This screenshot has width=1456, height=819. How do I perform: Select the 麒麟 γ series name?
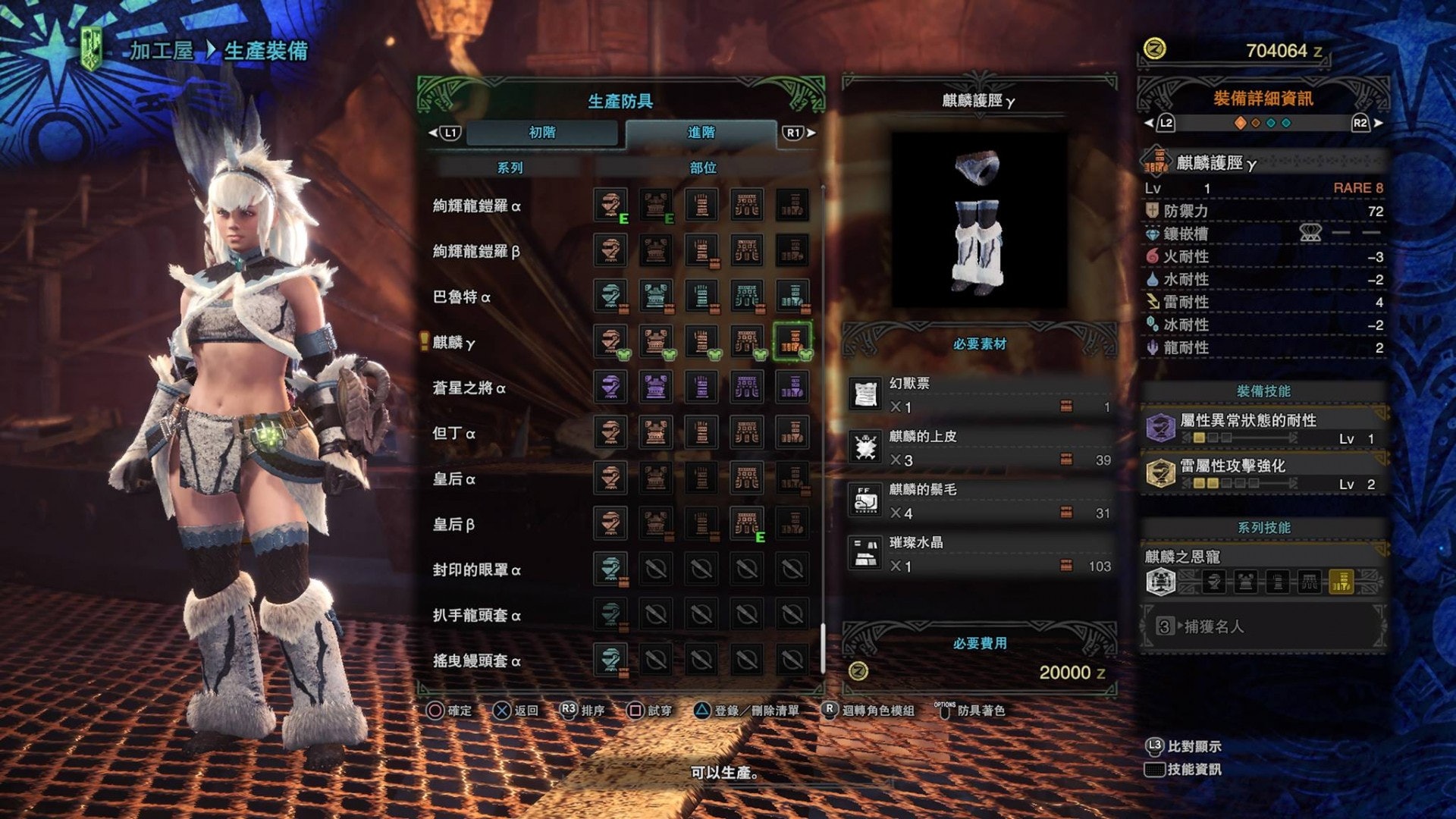coord(453,343)
